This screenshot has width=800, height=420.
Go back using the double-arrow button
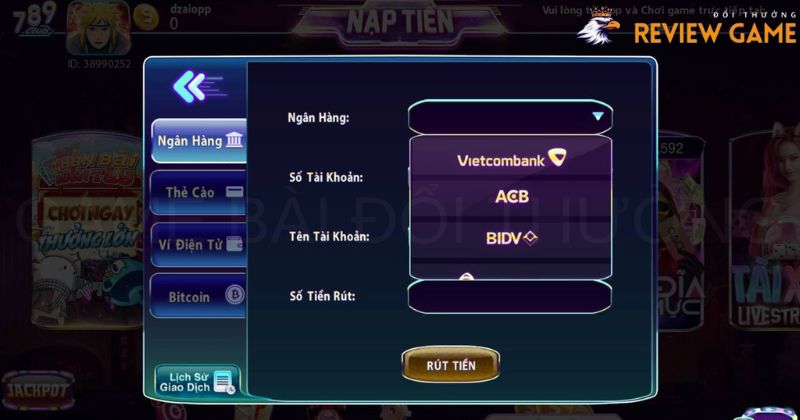click(x=190, y=87)
